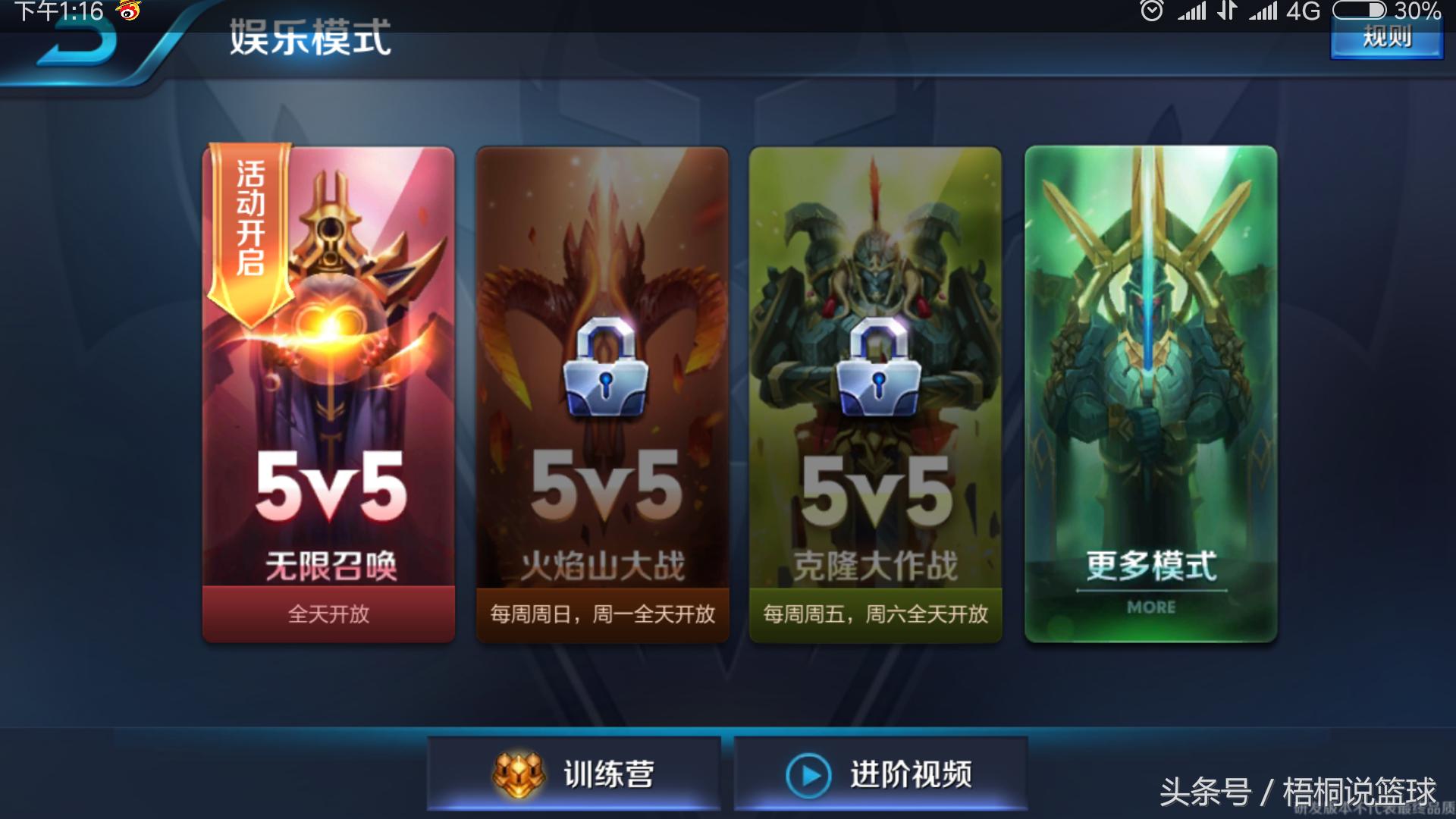The height and width of the screenshot is (819, 1456).
Task: Tap the 全天开放 availability label
Action: point(330,616)
